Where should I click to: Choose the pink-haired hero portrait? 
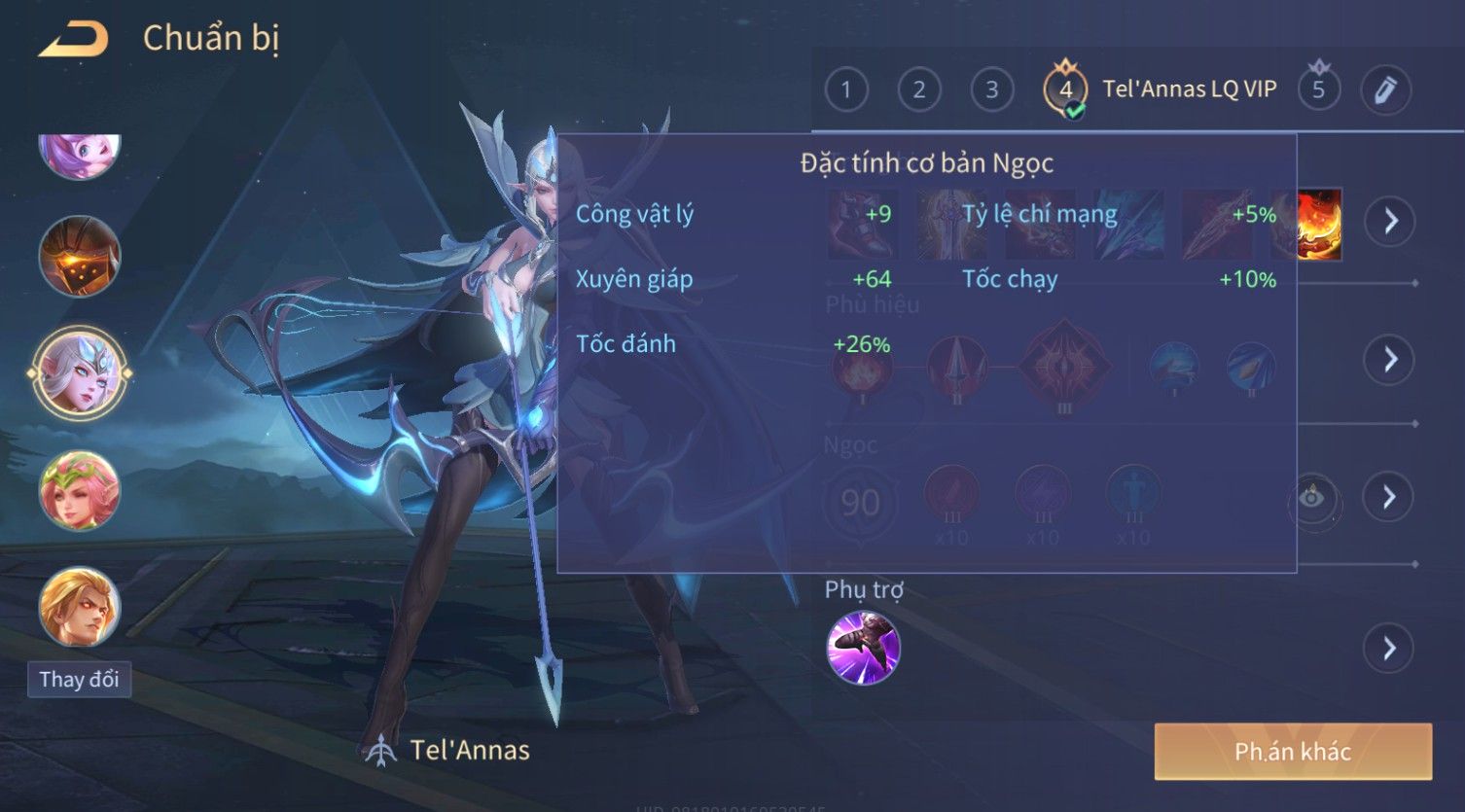coord(80,154)
